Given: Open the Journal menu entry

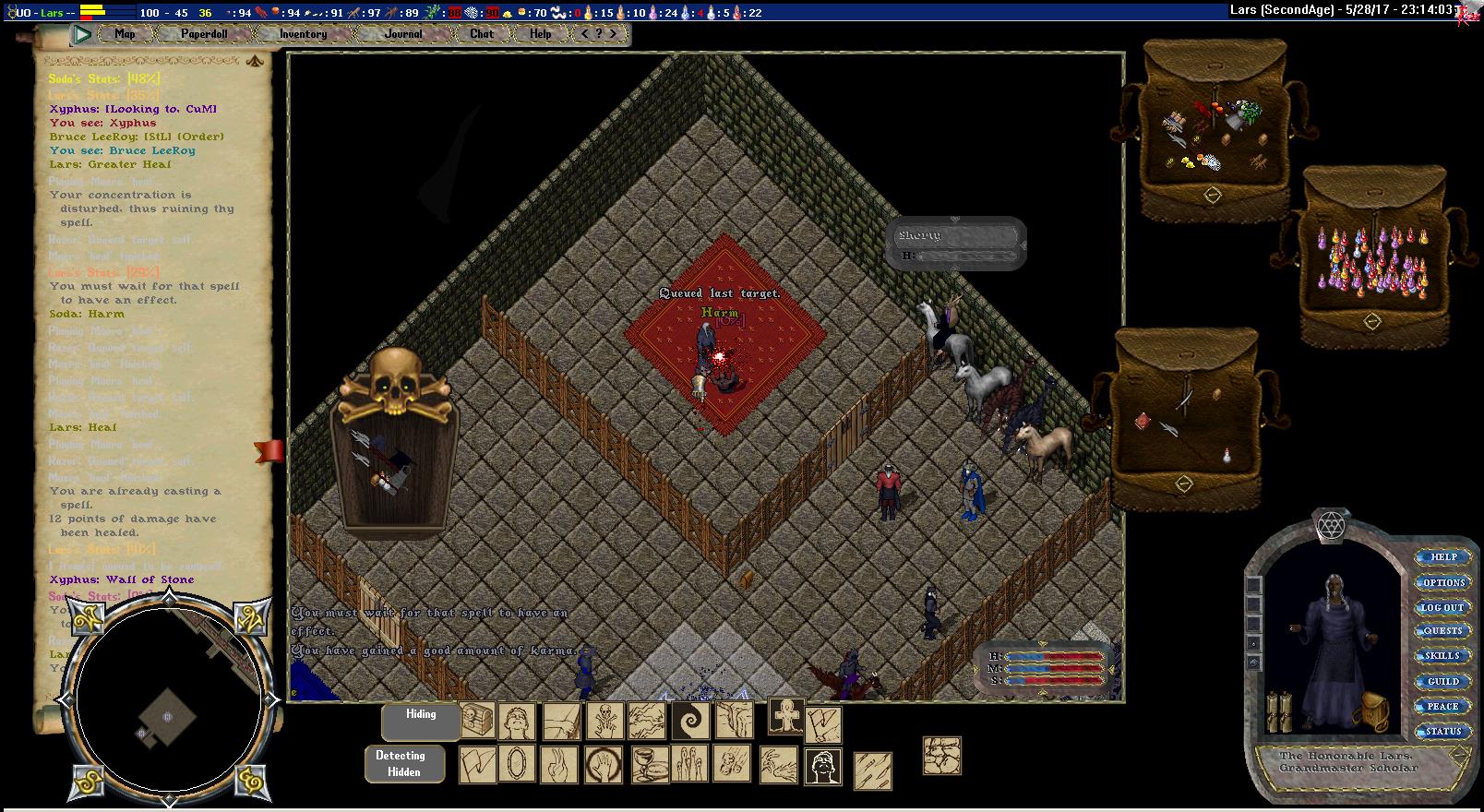Looking at the screenshot, I should [x=403, y=34].
